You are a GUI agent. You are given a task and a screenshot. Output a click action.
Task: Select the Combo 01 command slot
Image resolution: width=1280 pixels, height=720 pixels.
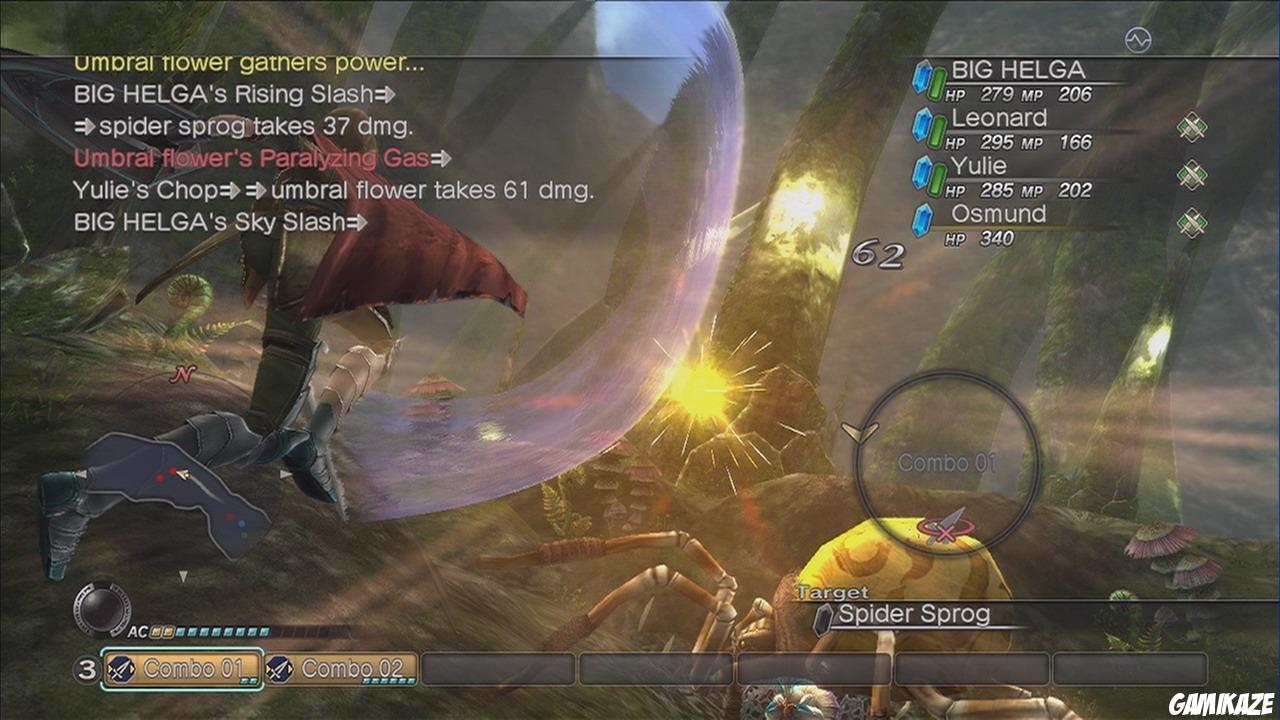(x=182, y=669)
